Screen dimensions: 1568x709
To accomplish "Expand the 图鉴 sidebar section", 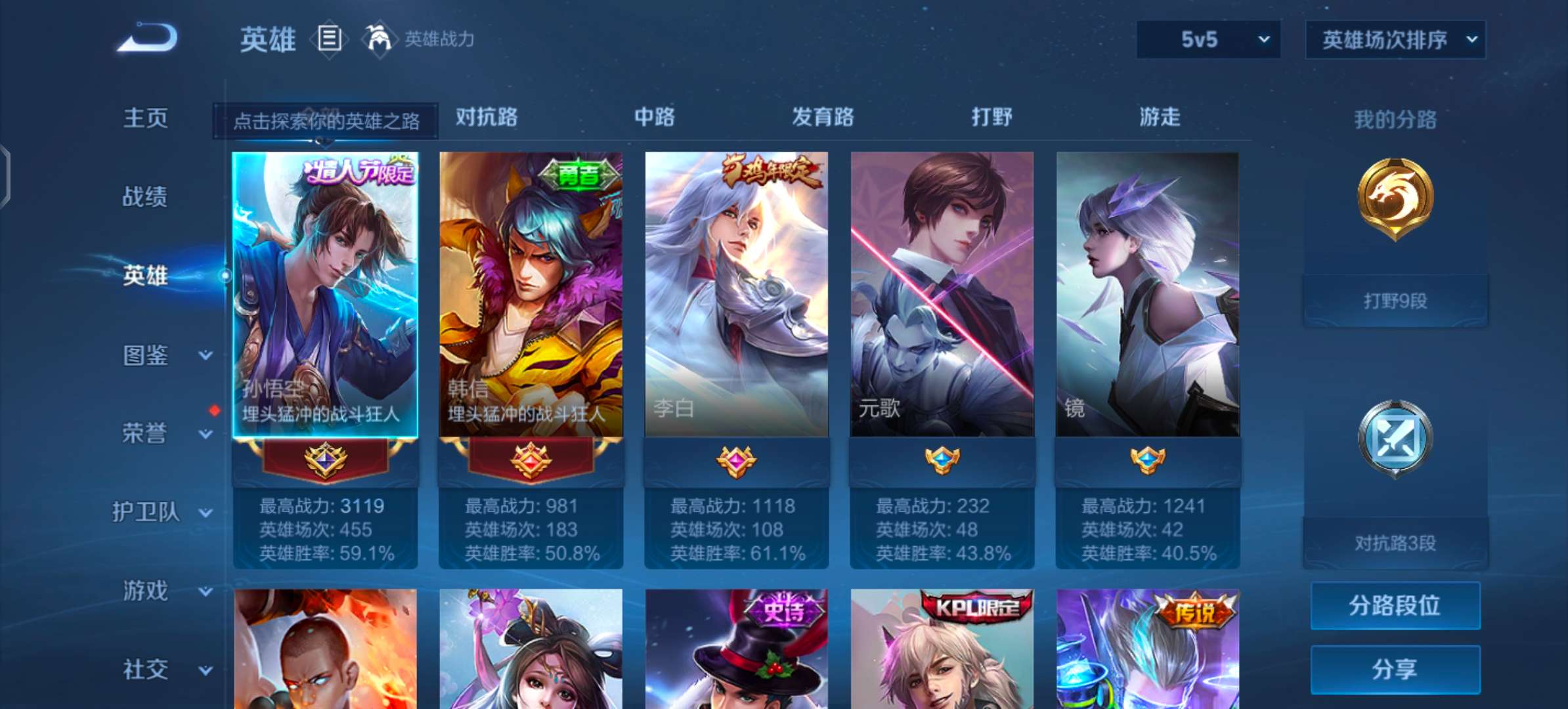I will coord(146,354).
